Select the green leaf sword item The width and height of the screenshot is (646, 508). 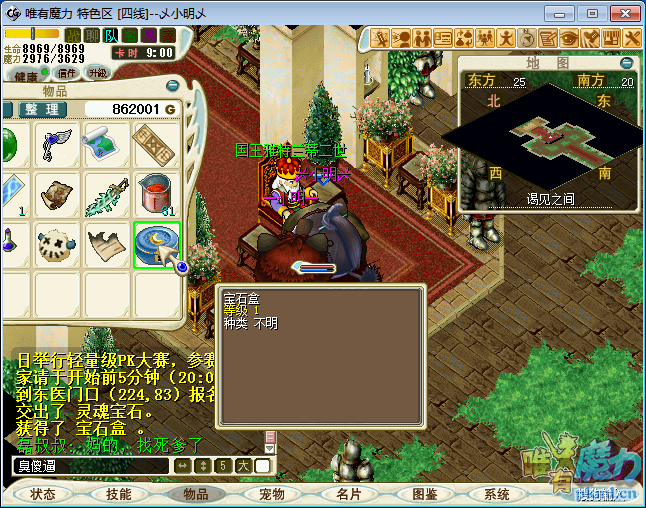107,194
